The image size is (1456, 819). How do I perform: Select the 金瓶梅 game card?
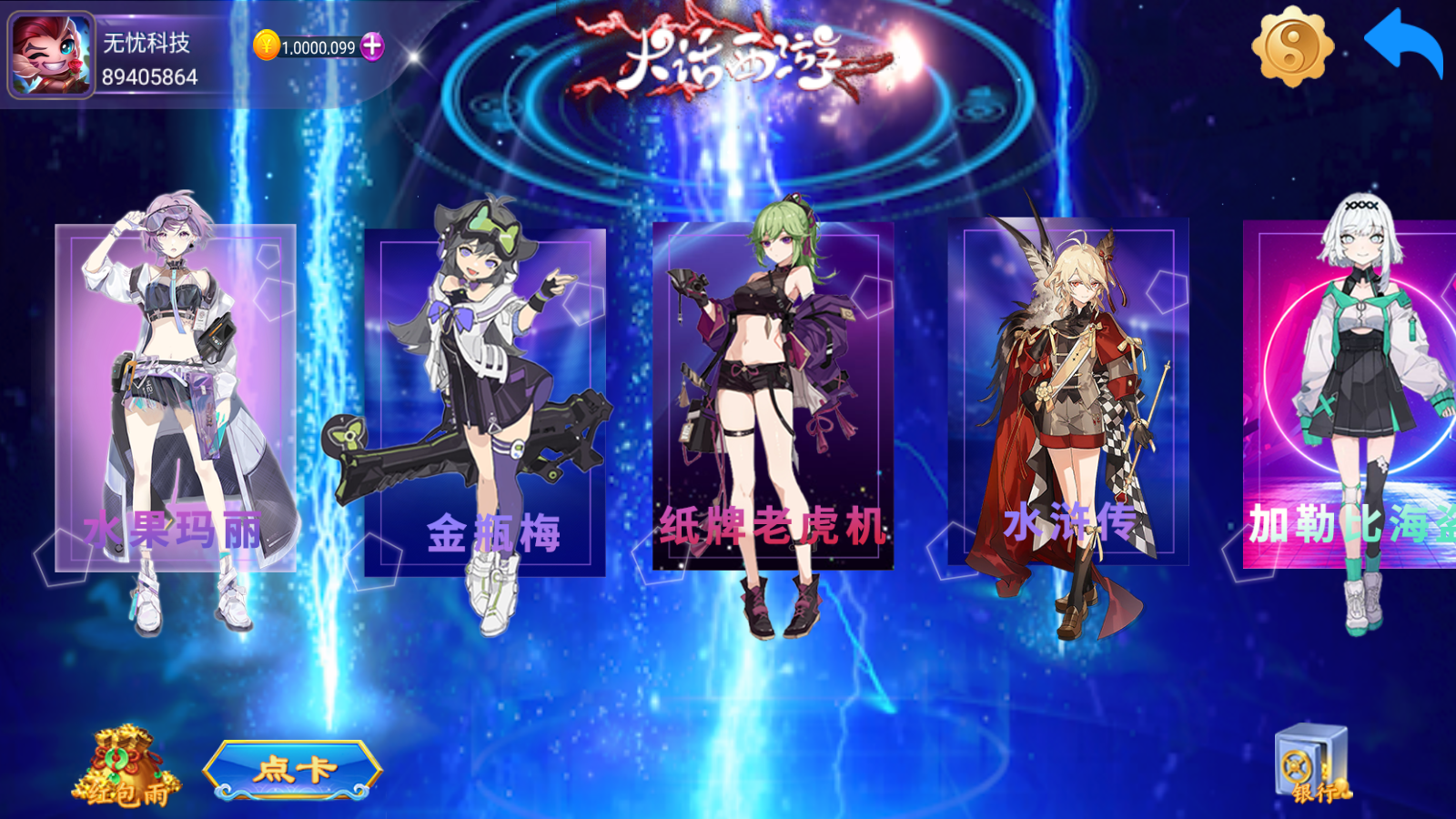[484, 402]
